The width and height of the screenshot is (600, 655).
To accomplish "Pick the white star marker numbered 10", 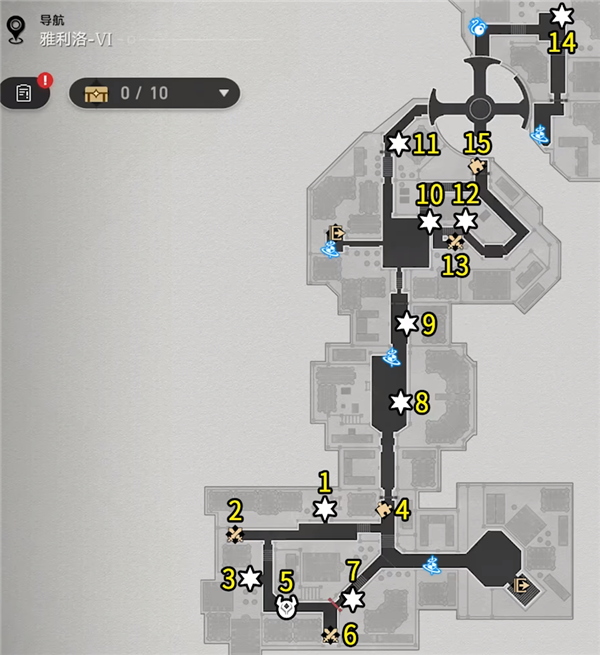I will pyautogui.click(x=430, y=221).
